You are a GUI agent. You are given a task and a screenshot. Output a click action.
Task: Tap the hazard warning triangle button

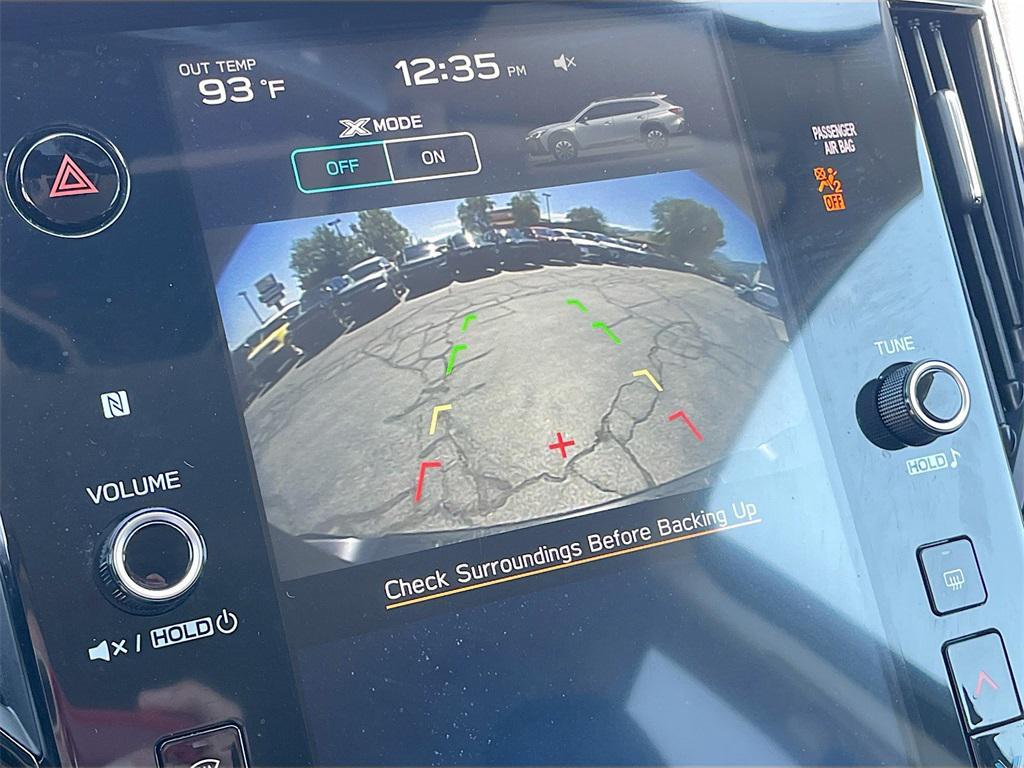point(68,180)
